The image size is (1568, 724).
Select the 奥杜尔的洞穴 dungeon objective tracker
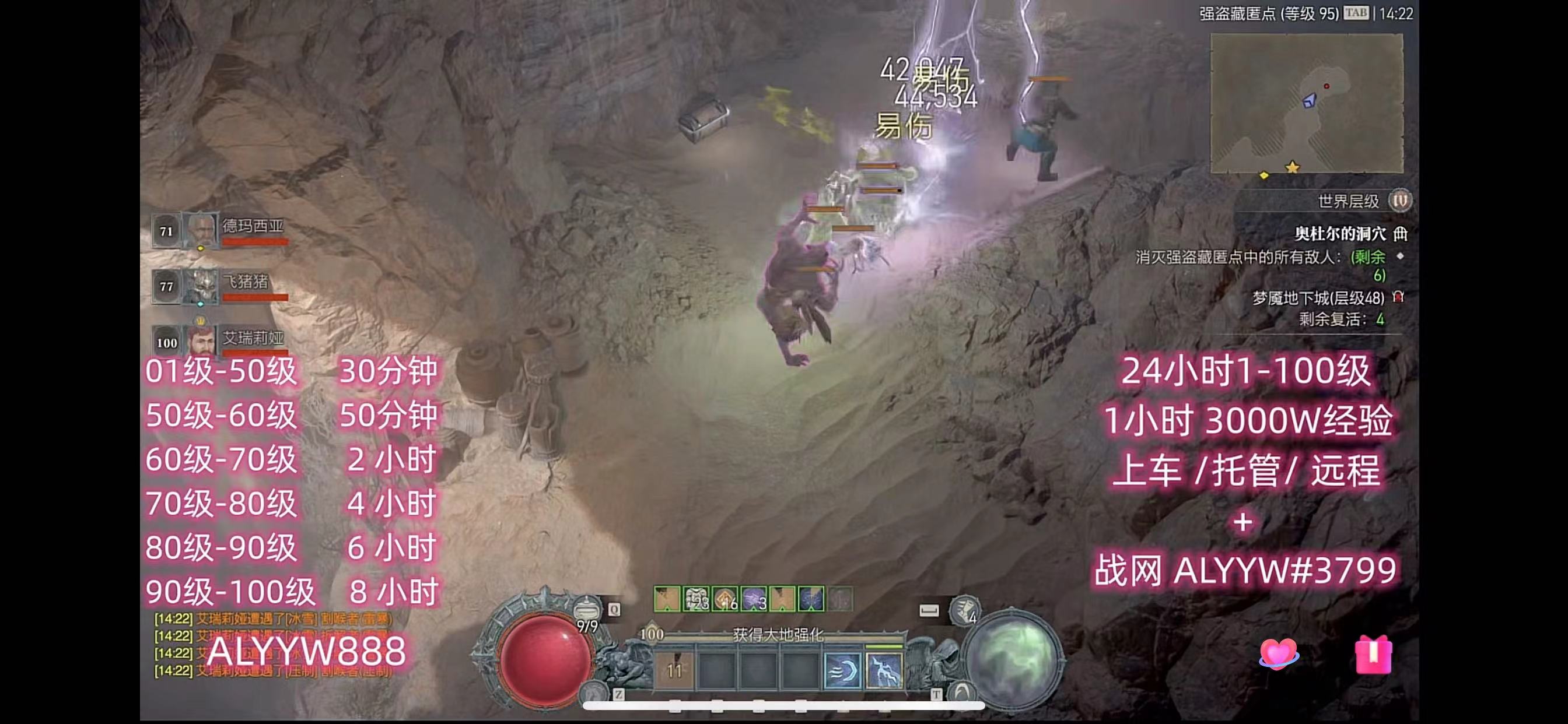(x=1340, y=234)
